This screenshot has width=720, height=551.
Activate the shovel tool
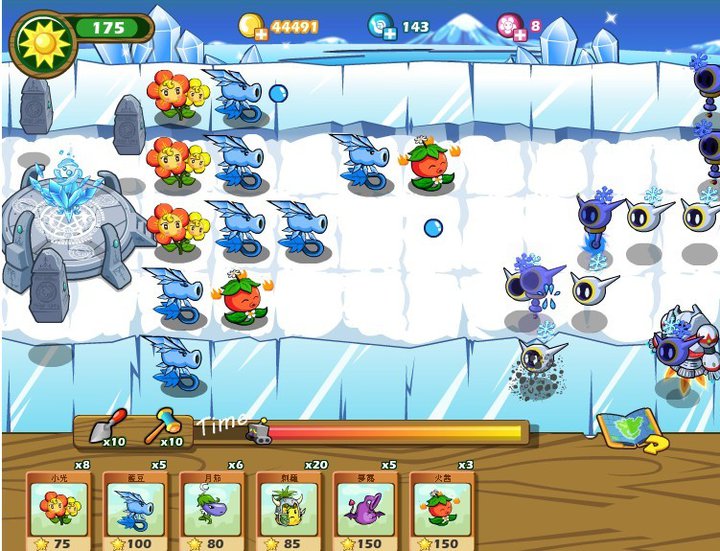pyautogui.click(x=108, y=428)
